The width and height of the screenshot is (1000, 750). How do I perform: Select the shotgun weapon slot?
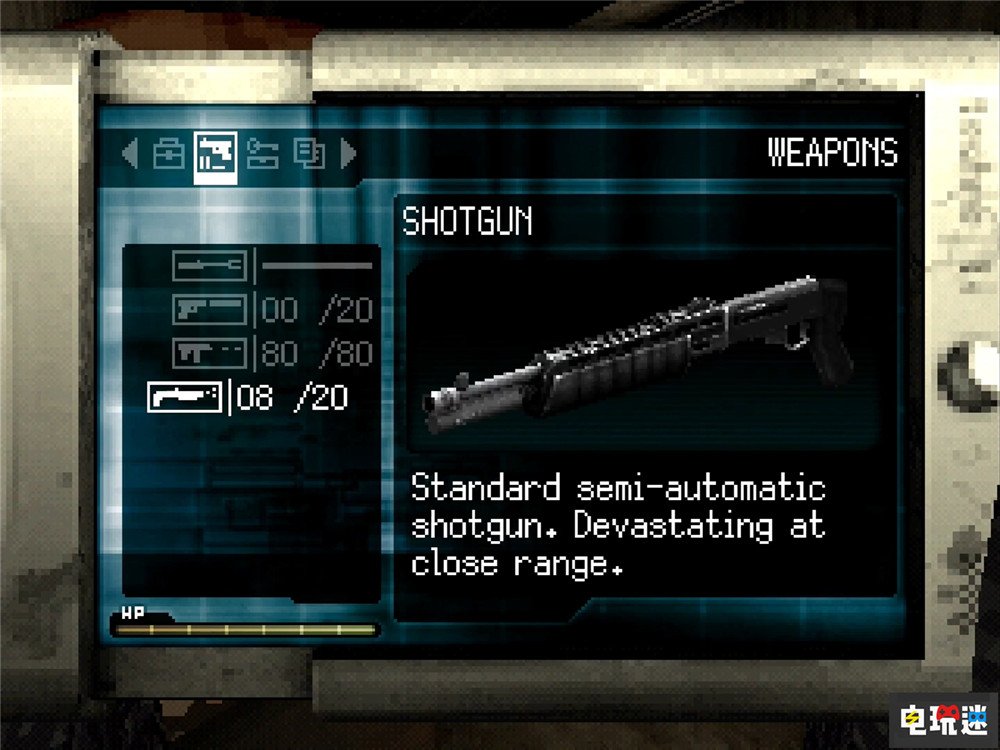click(185, 397)
